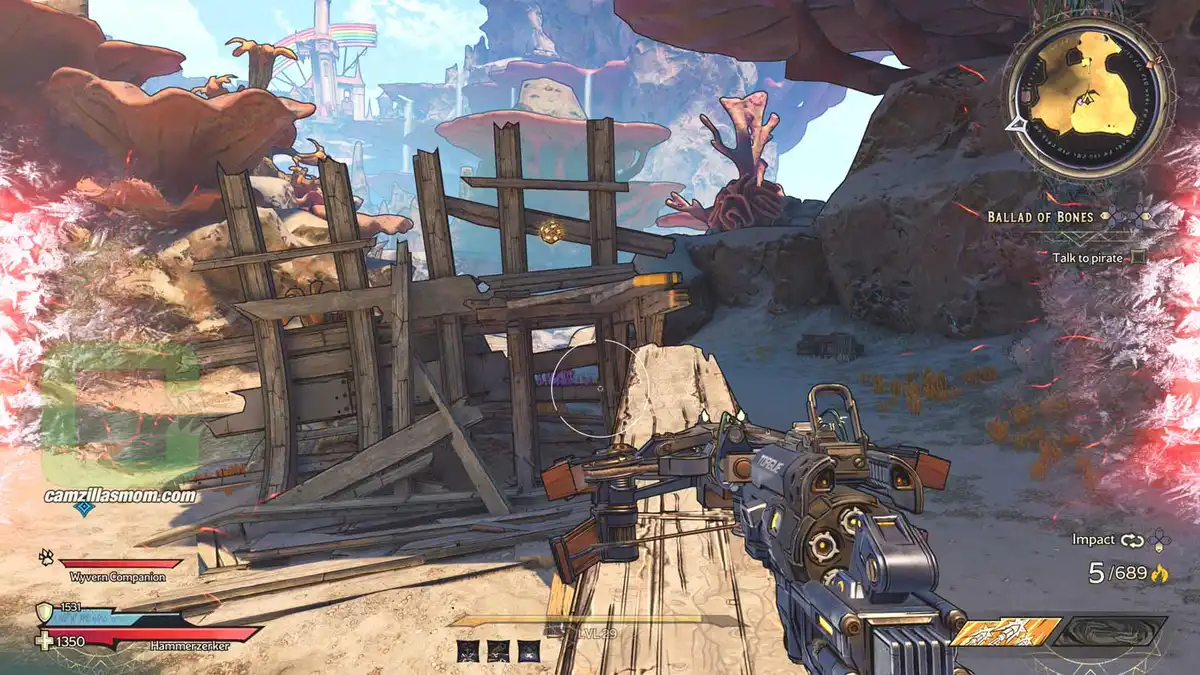1200x675 pixels.
Task: Click the Wyvern Companion paw icon
Action: pyautogui.click(x=46, y=556)
